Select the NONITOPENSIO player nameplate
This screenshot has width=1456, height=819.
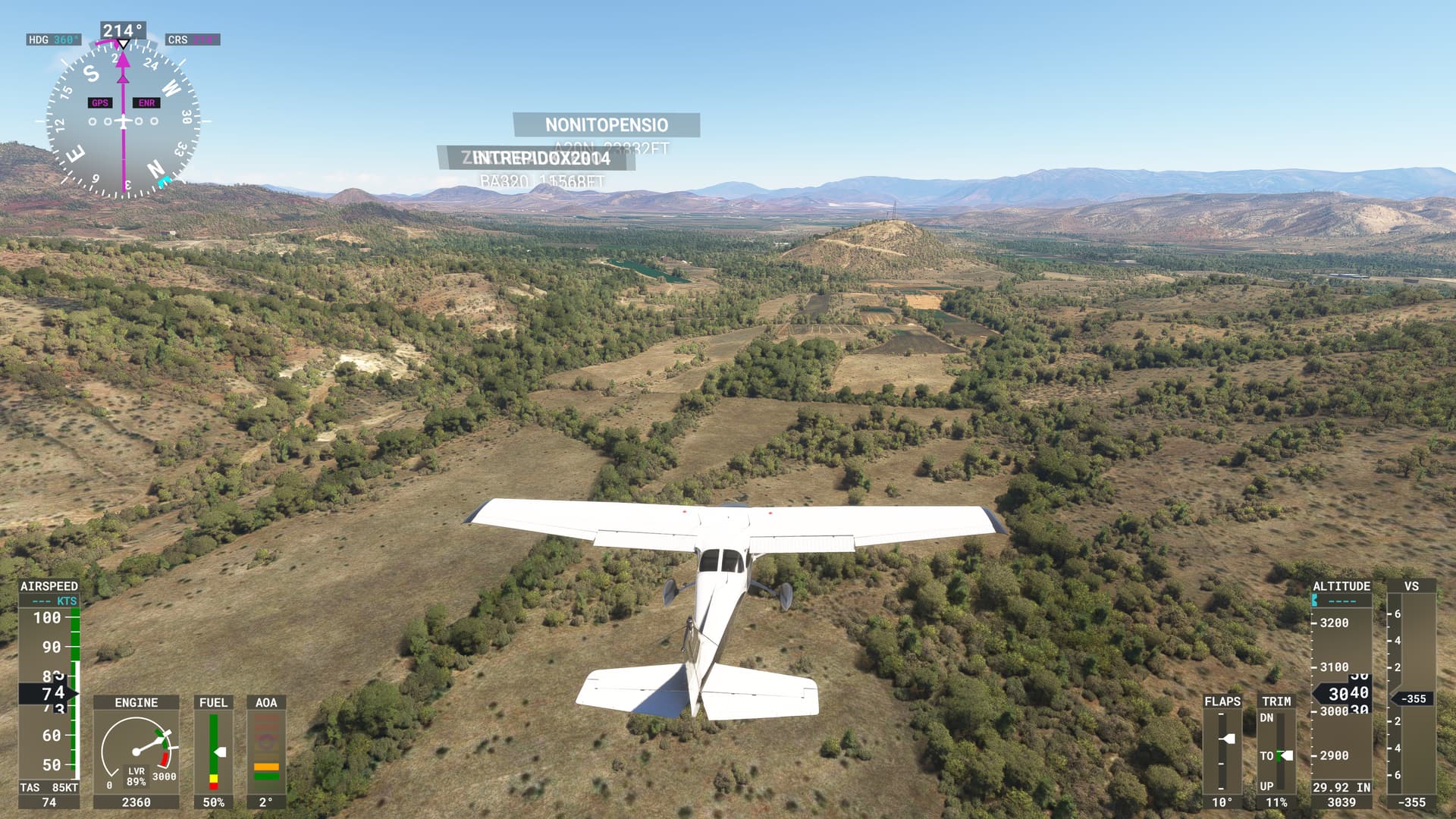606,125
